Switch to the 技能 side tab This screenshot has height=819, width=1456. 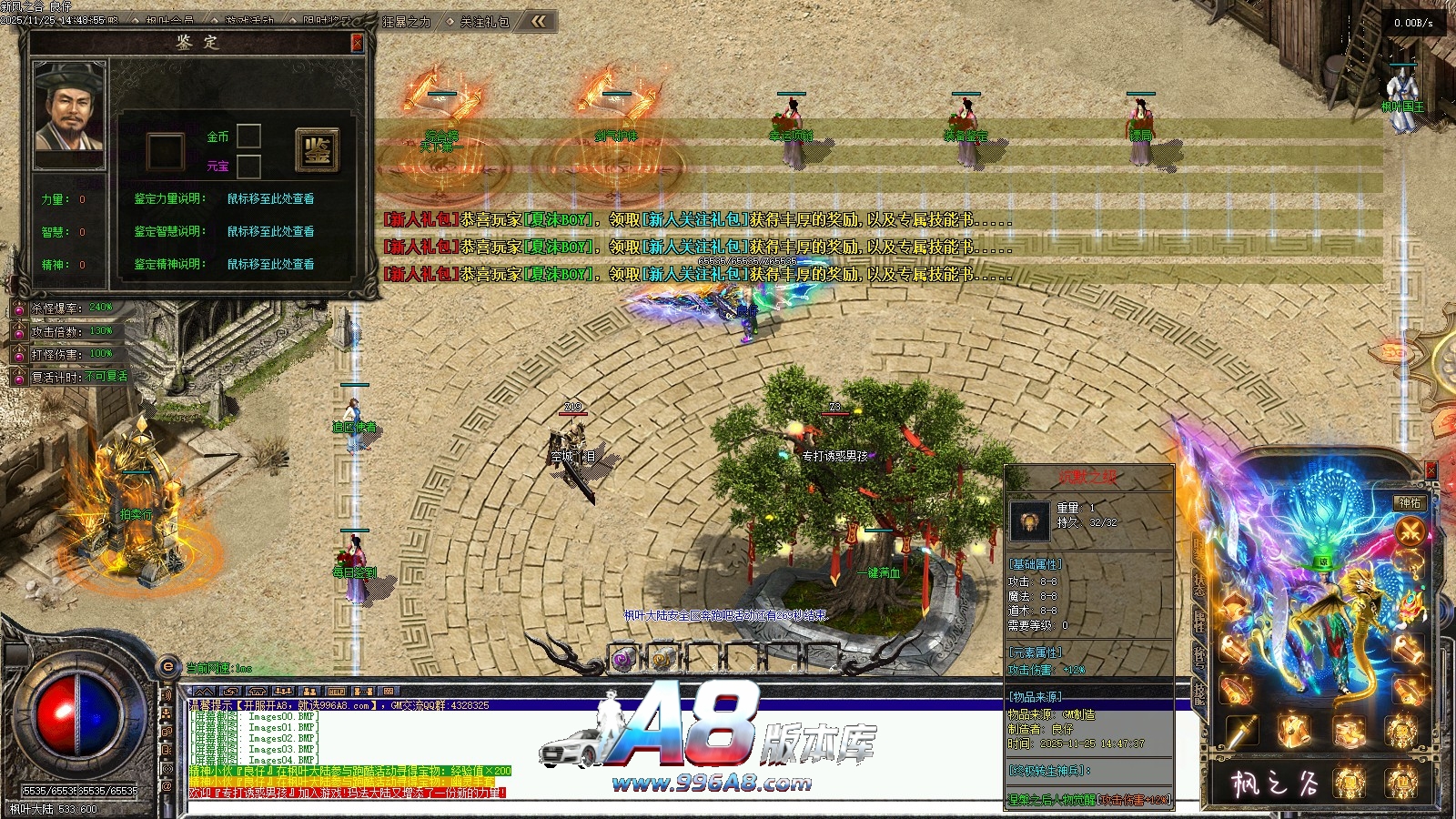point(1198,693)
